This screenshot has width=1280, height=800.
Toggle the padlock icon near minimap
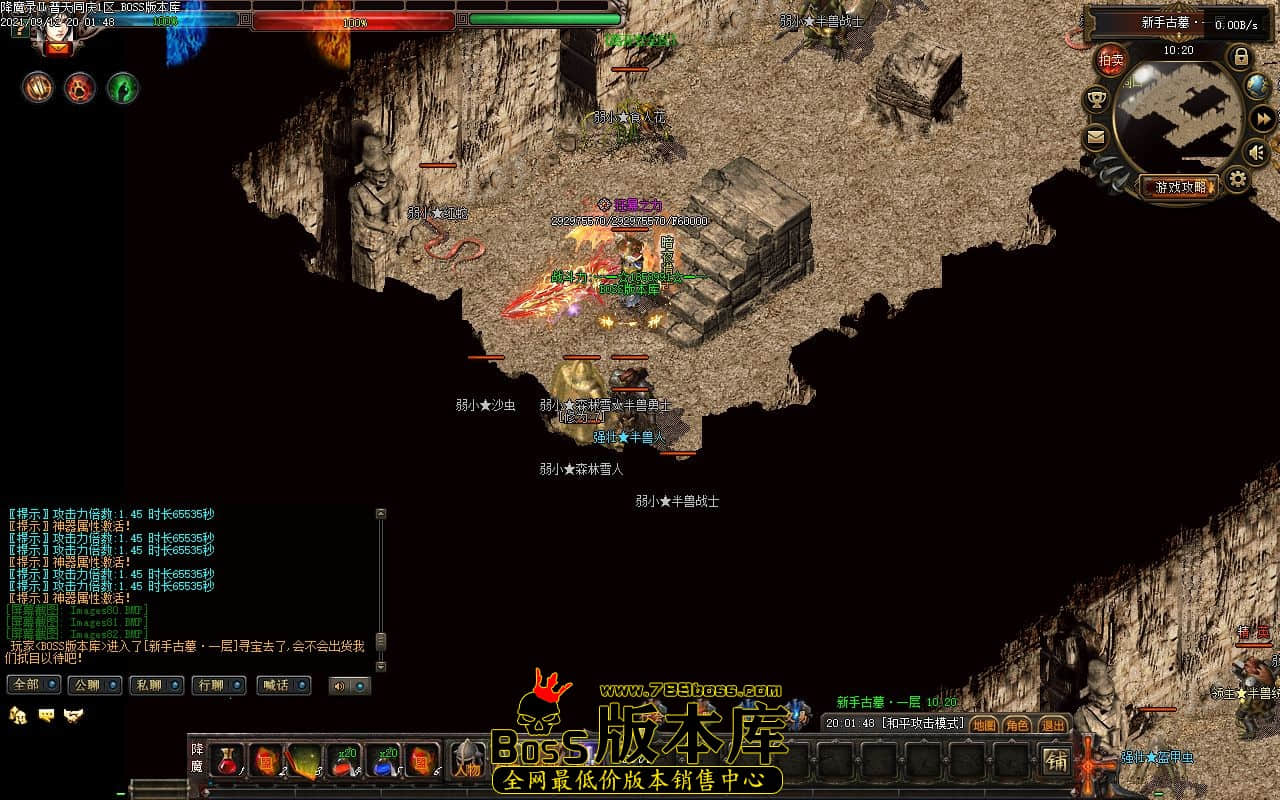point(1241,56)
